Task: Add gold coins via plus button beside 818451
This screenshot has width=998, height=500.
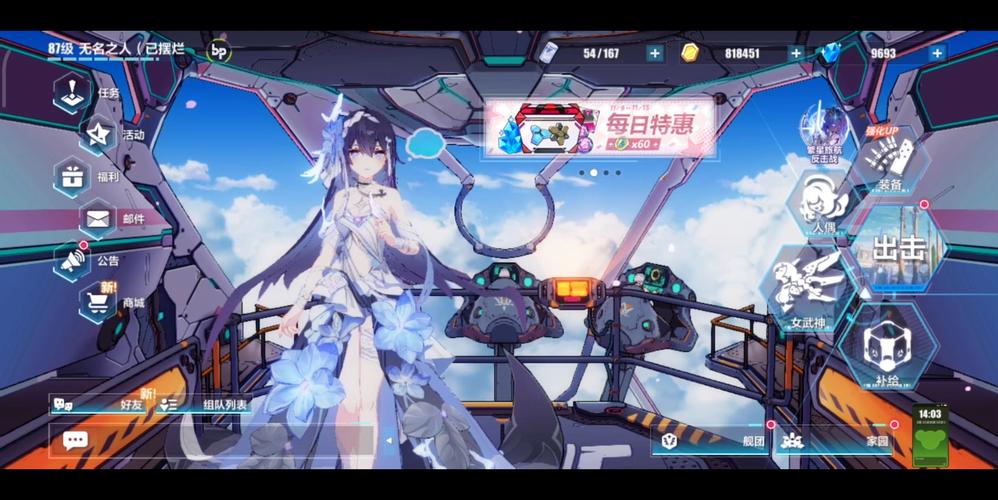Action: point(796,53)
